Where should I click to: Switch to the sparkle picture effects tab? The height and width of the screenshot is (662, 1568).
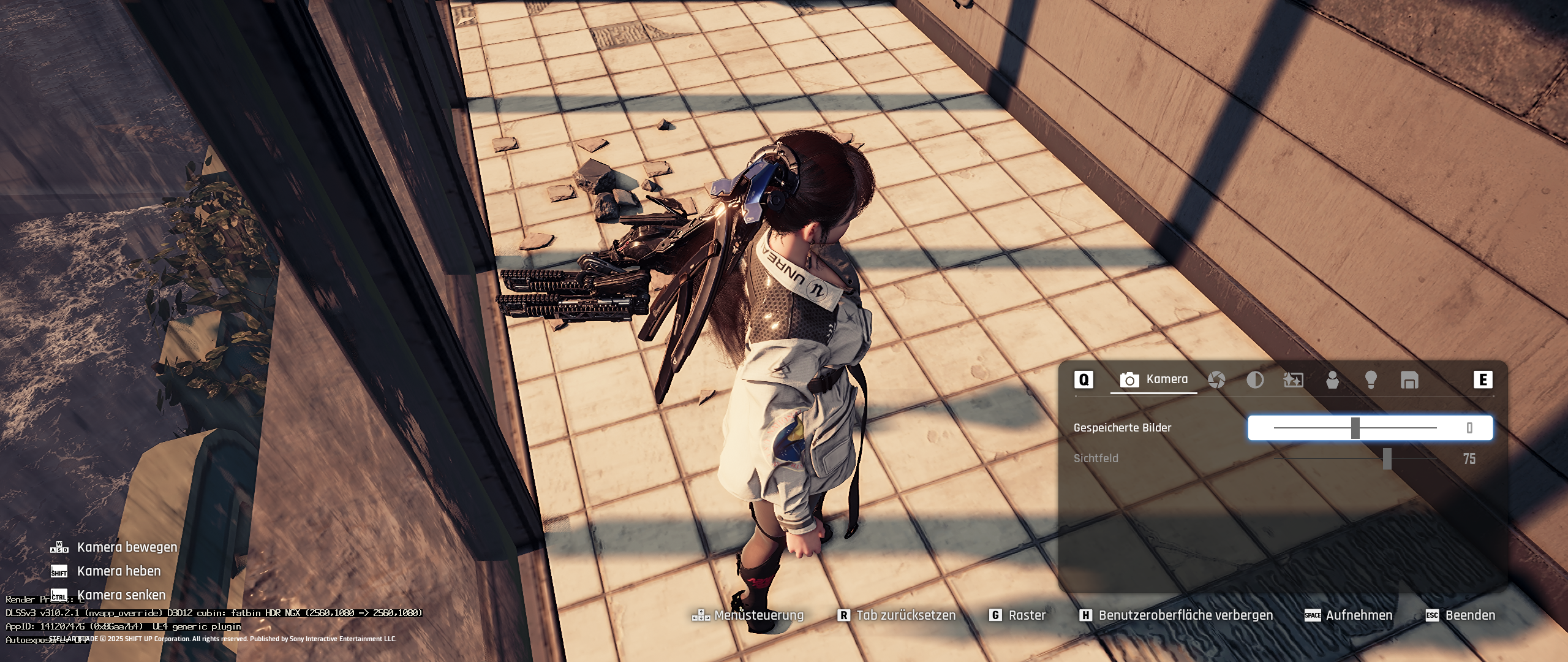click(1293, 380)
